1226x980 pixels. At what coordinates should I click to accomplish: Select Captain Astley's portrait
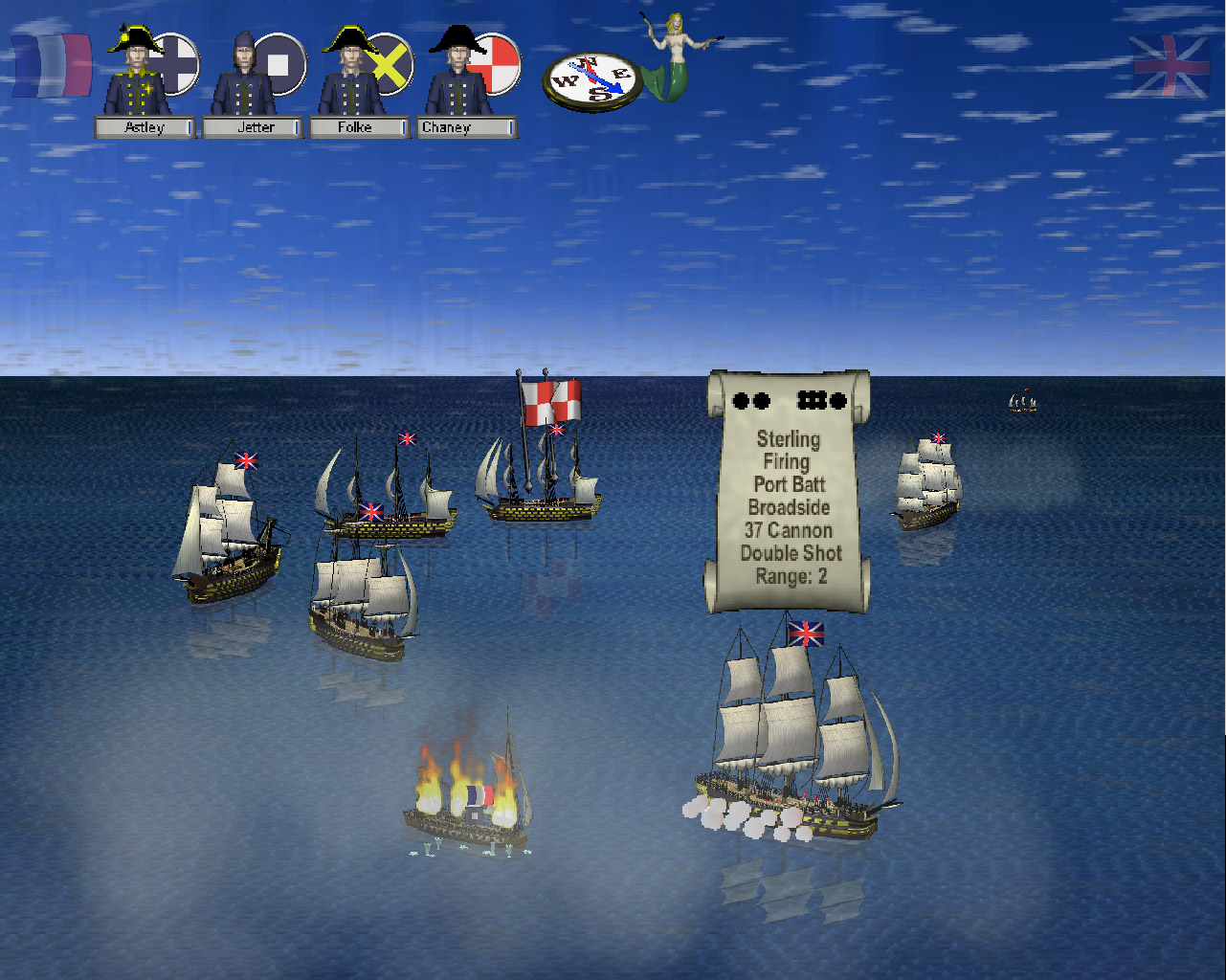[137, 75]
